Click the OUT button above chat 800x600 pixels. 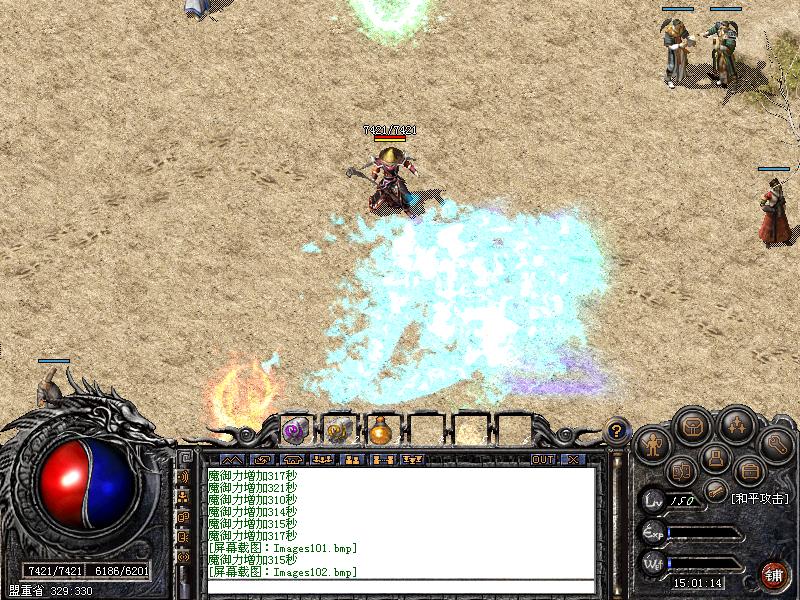[542, 460]
